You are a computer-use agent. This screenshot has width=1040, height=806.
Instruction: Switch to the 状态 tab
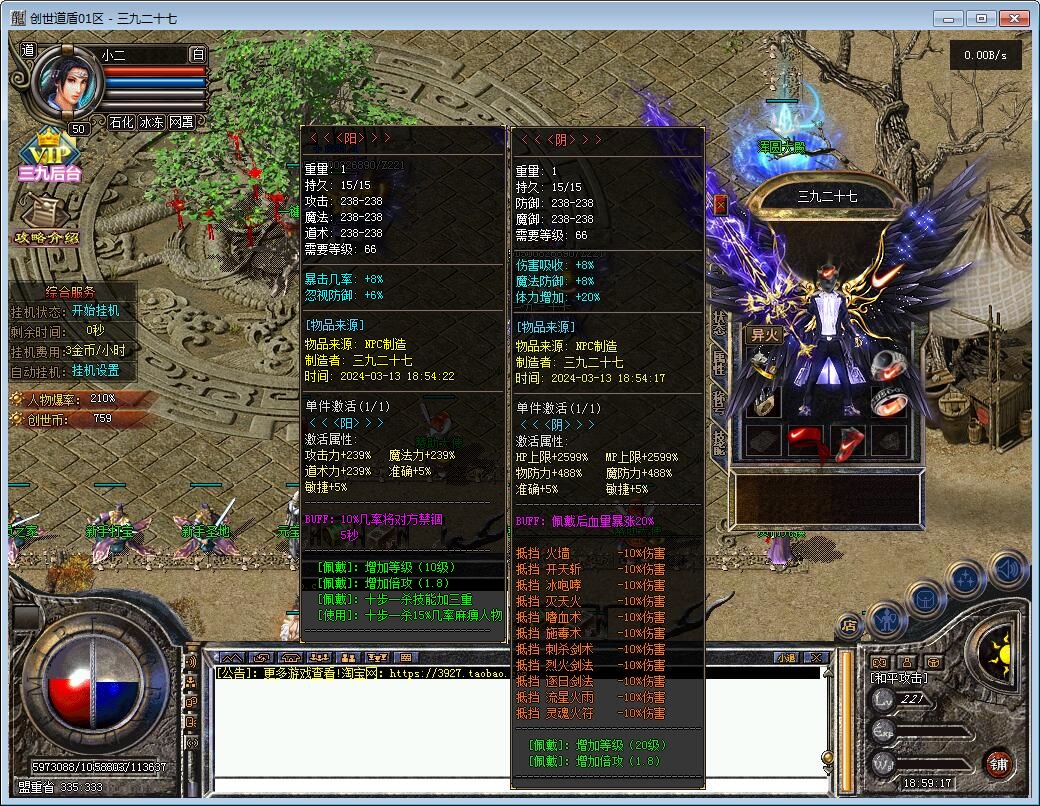pyautogui.click(x=719, y=323)
